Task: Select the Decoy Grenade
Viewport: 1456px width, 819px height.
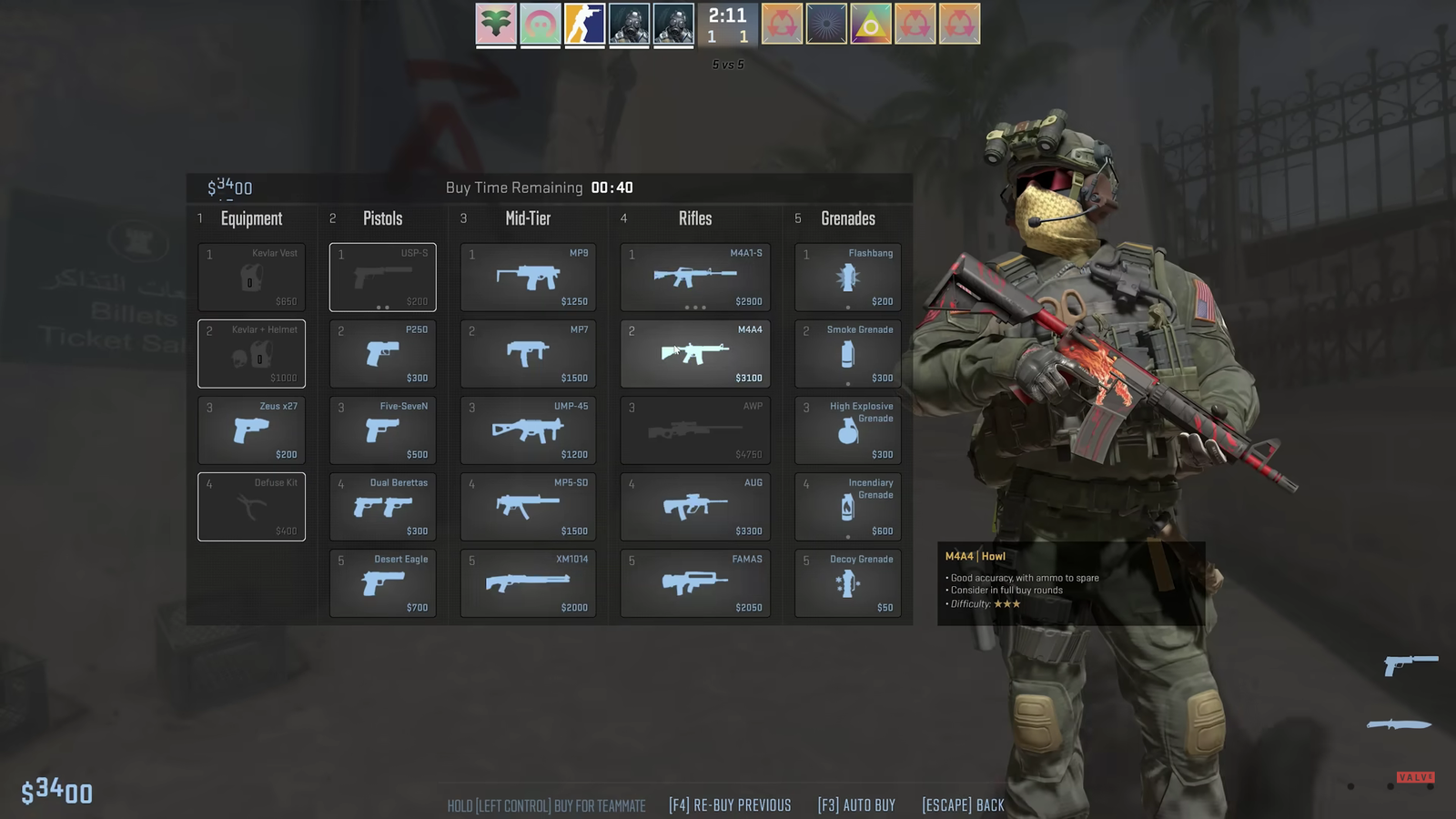Action: 846,582
